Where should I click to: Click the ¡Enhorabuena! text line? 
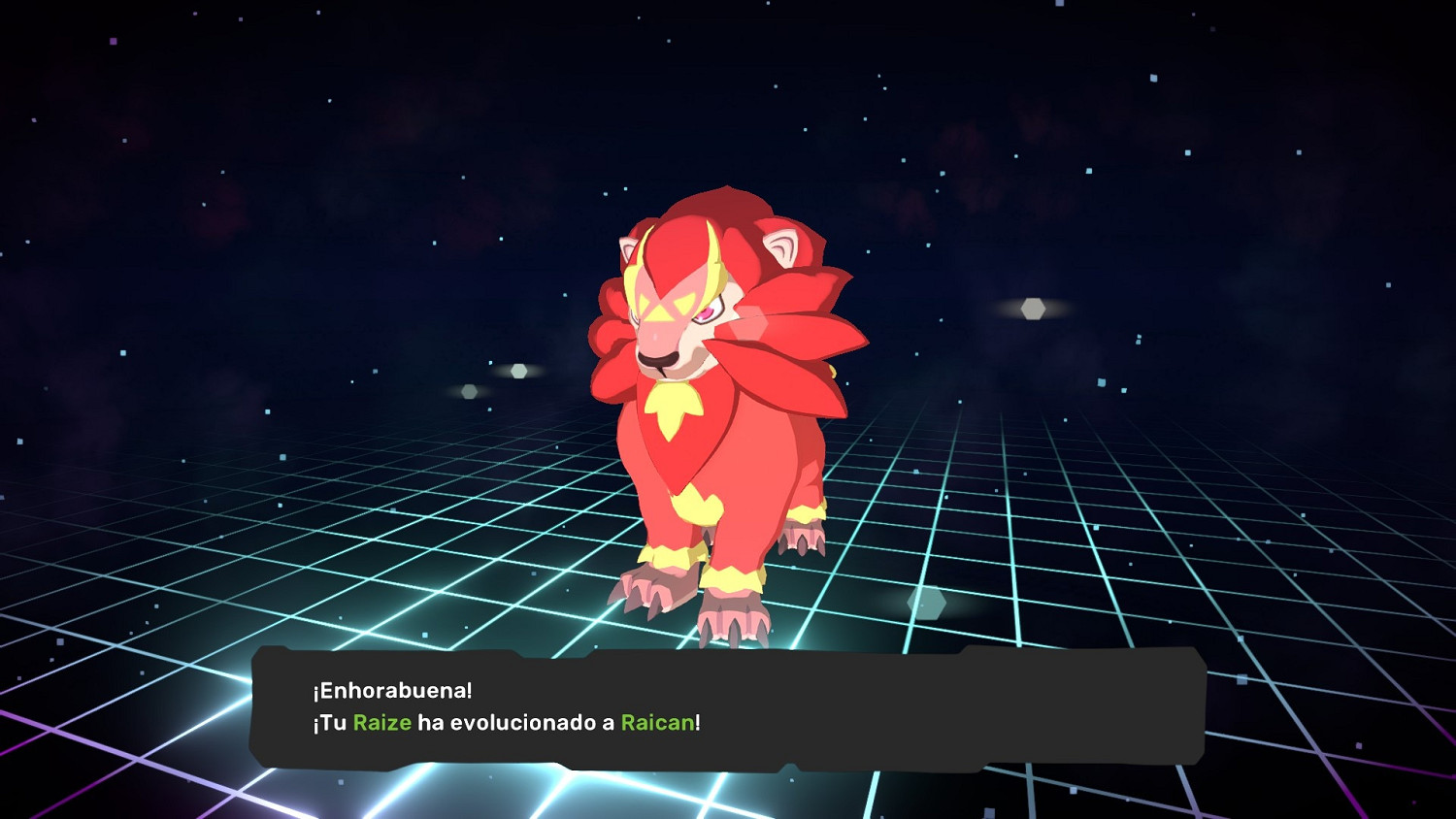[x=392, y=689]
